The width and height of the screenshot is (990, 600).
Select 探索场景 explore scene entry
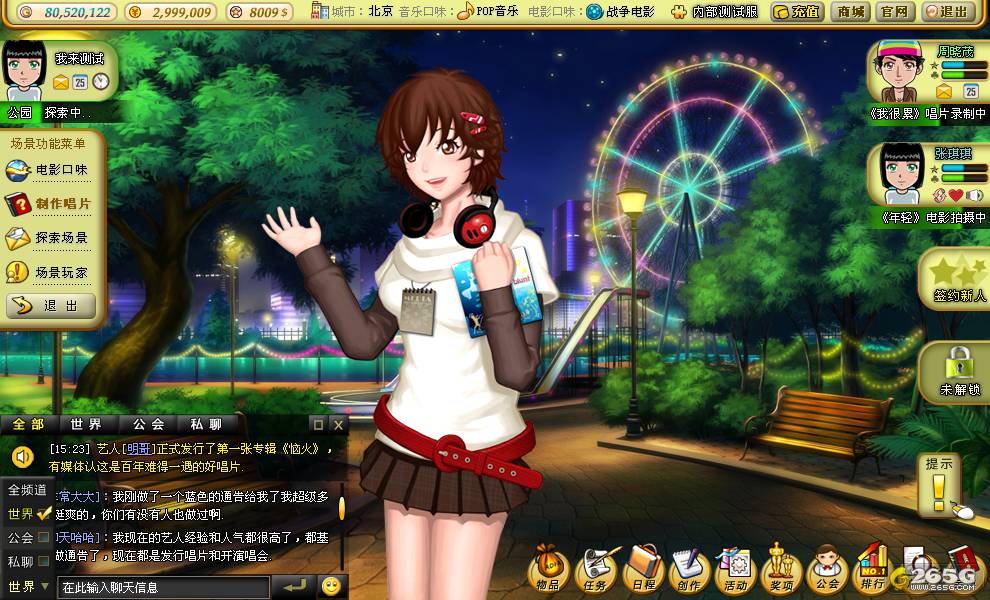pyautogui.click(x=52, y=238)
